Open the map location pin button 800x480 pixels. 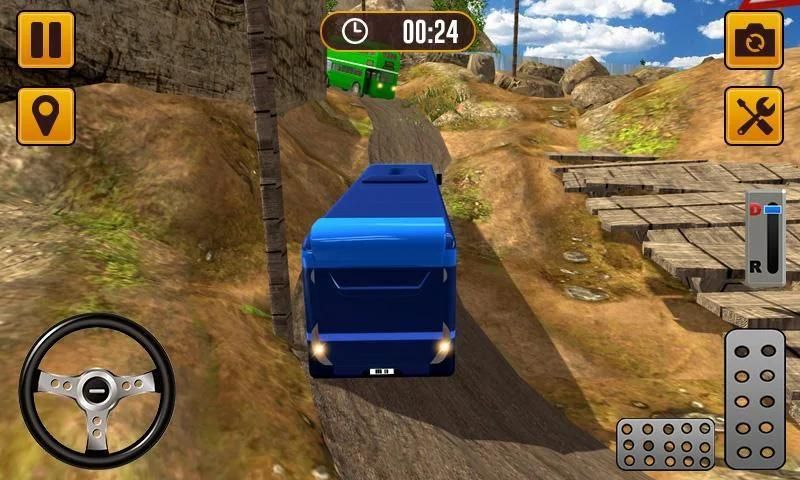46,115
